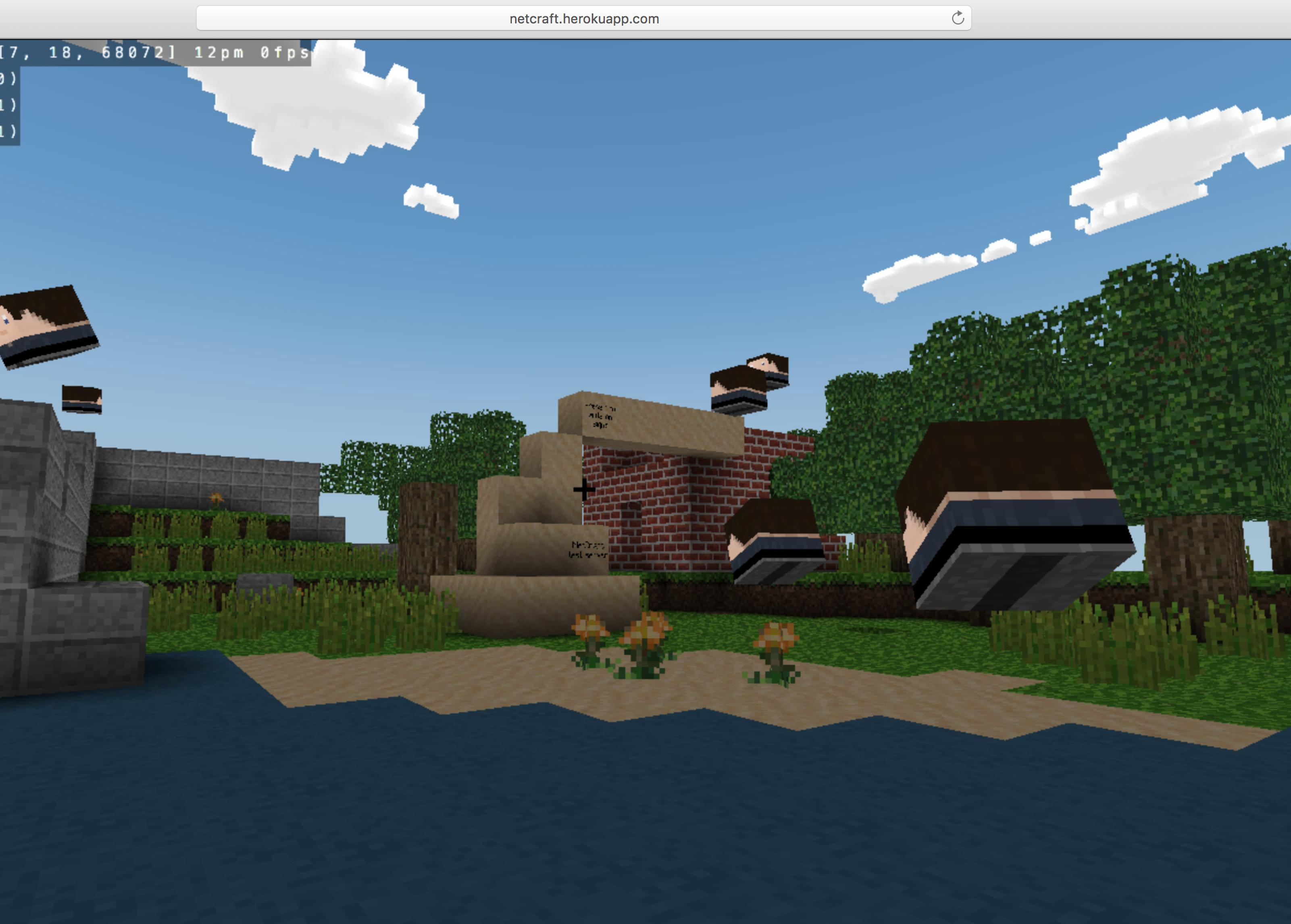The height and width of the screenshot is (924, 1291).
Task: Click the stone brick wall on the left
Action: point(199,478)
